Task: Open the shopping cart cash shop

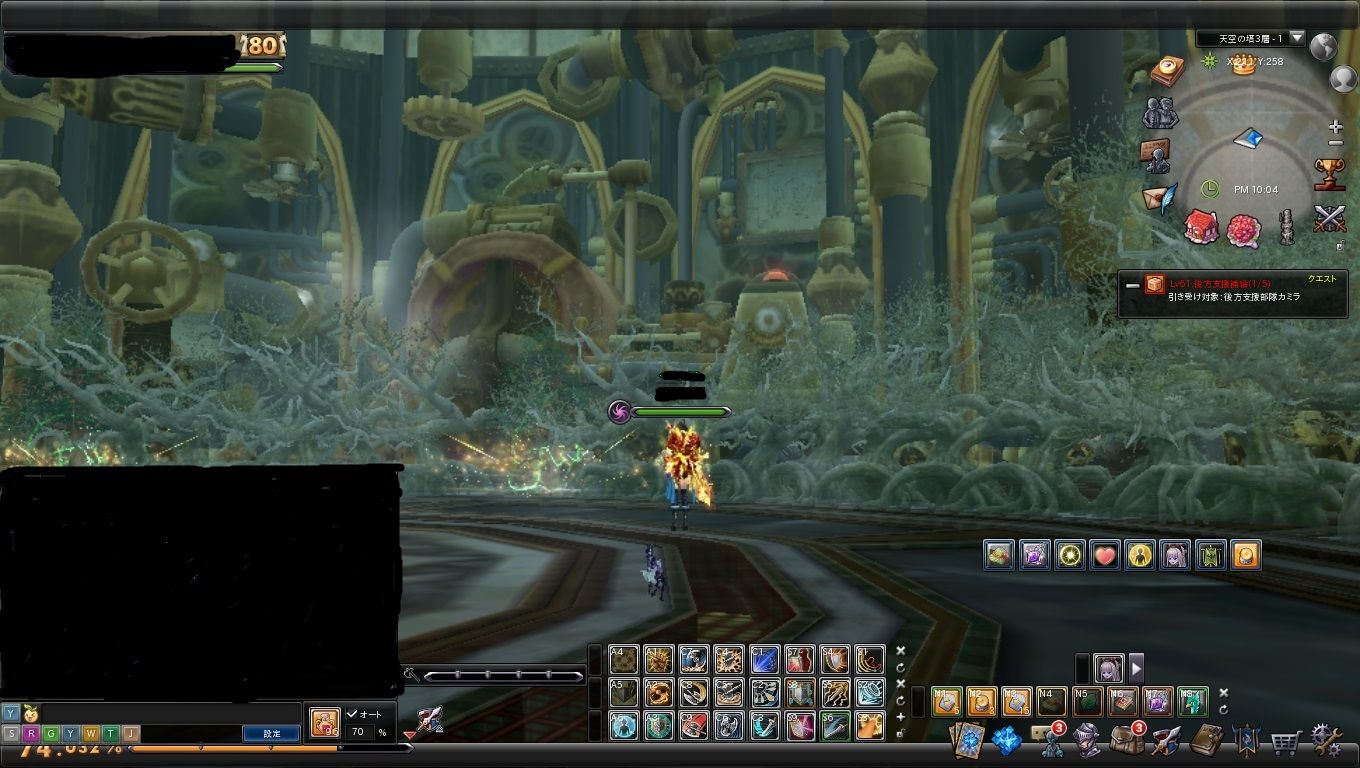Action: (x=1285, y=741)
